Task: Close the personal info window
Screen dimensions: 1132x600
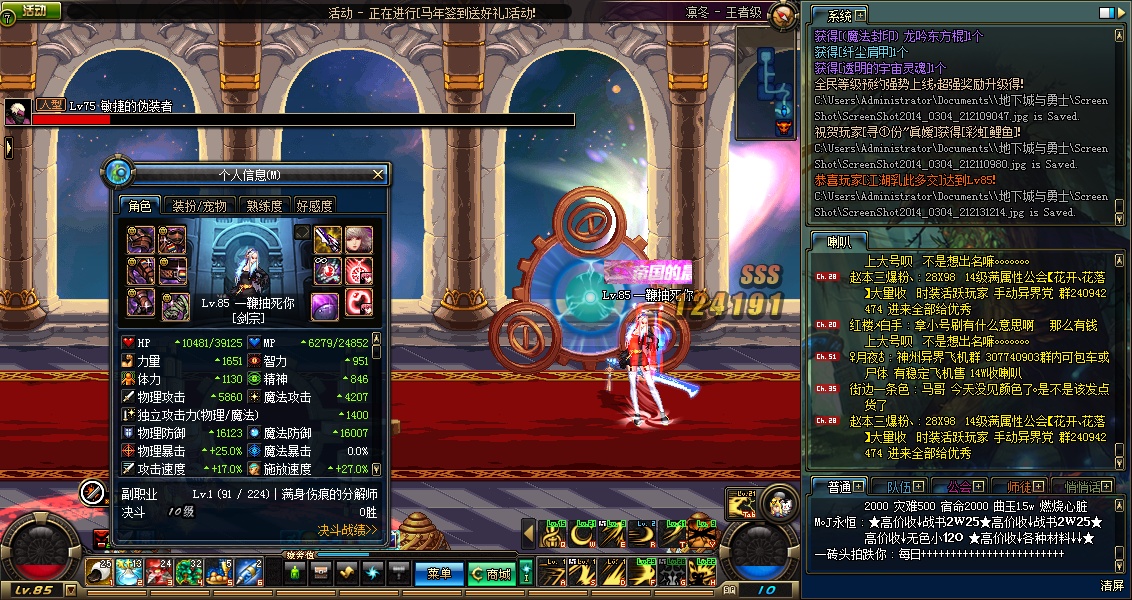Action: point(378,175)
